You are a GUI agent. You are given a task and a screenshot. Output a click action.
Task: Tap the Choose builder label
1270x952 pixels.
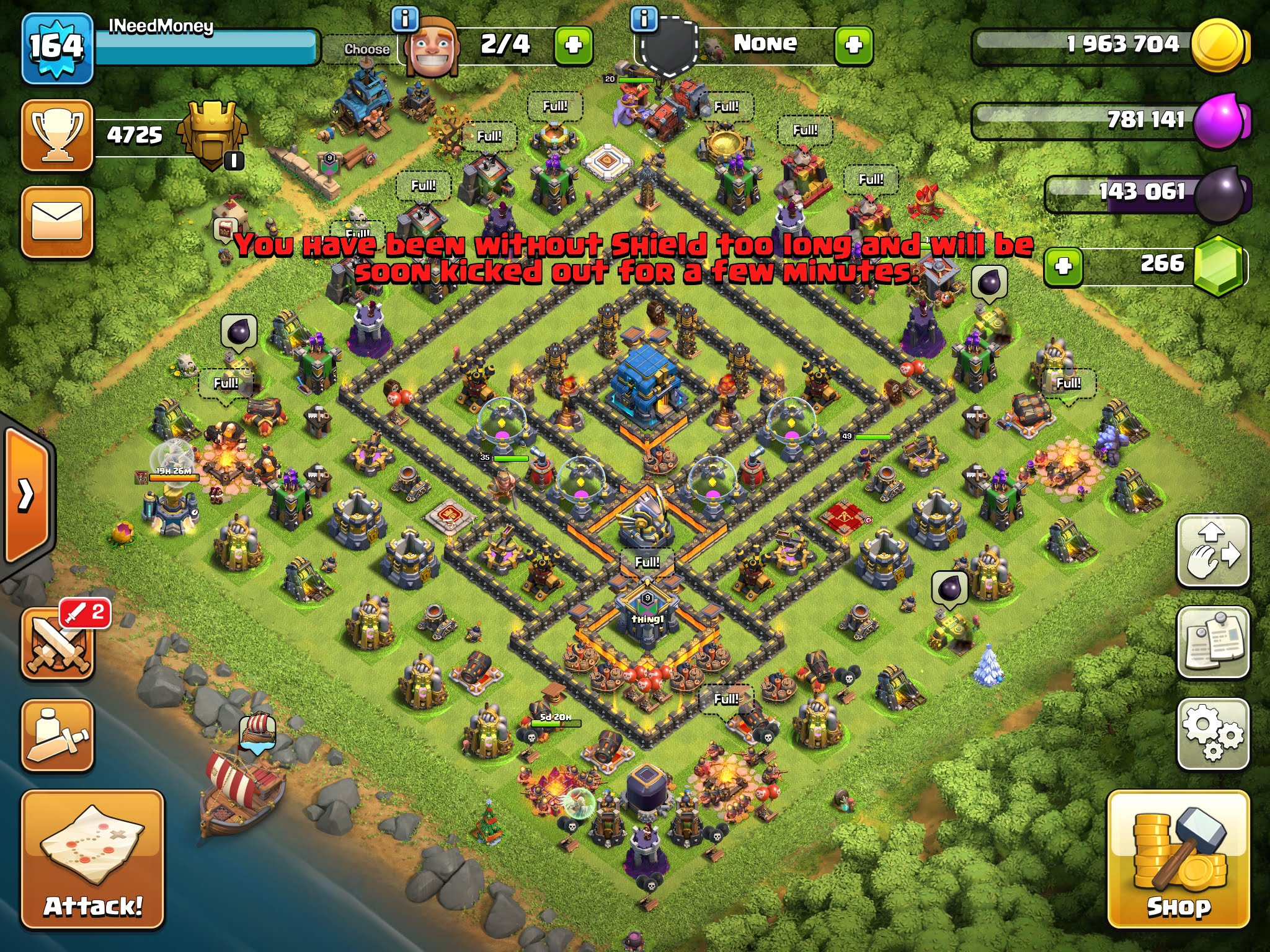point(366,49)
